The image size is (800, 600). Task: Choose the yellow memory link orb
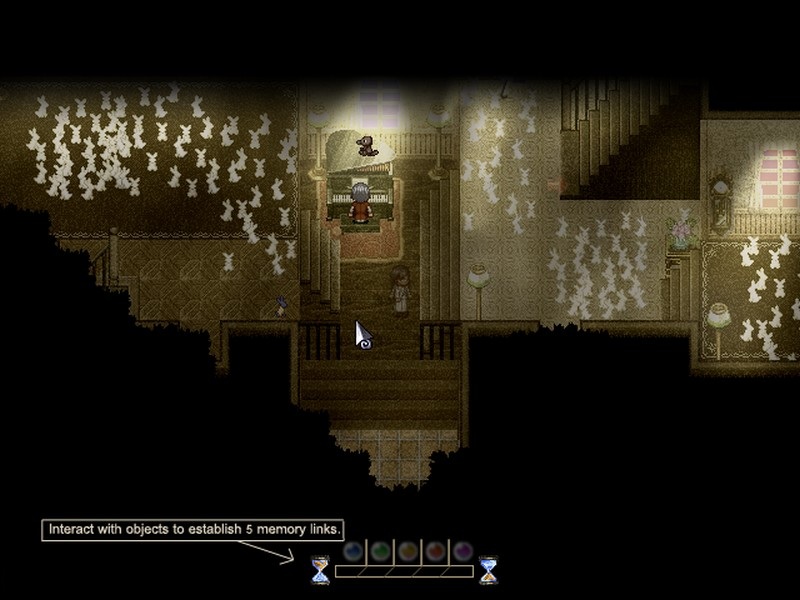coord(407,550)
